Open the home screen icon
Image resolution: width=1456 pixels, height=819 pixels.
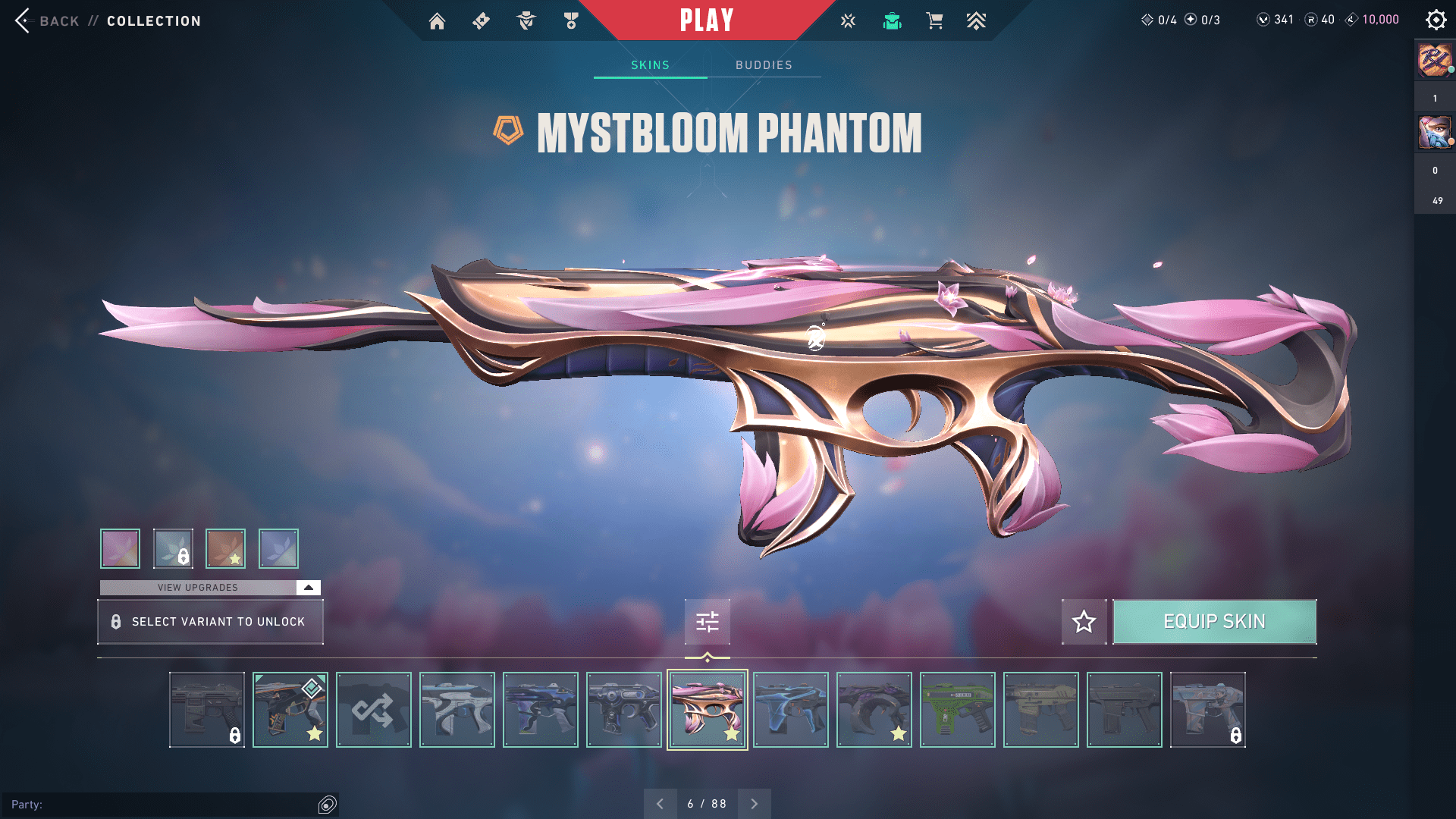[x=437, y=21]
